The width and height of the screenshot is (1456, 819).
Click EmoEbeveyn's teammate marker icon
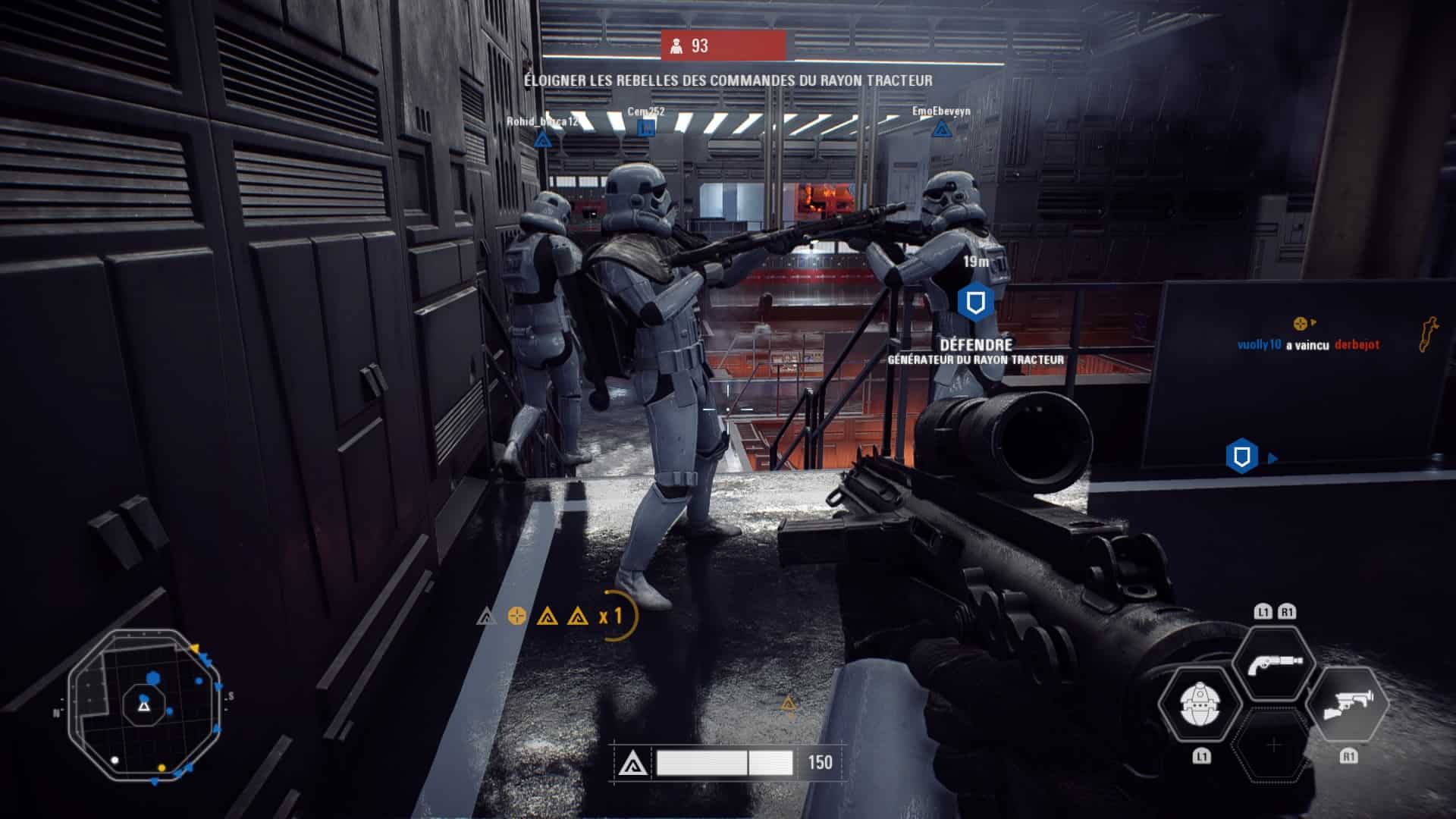pos(941,129)
